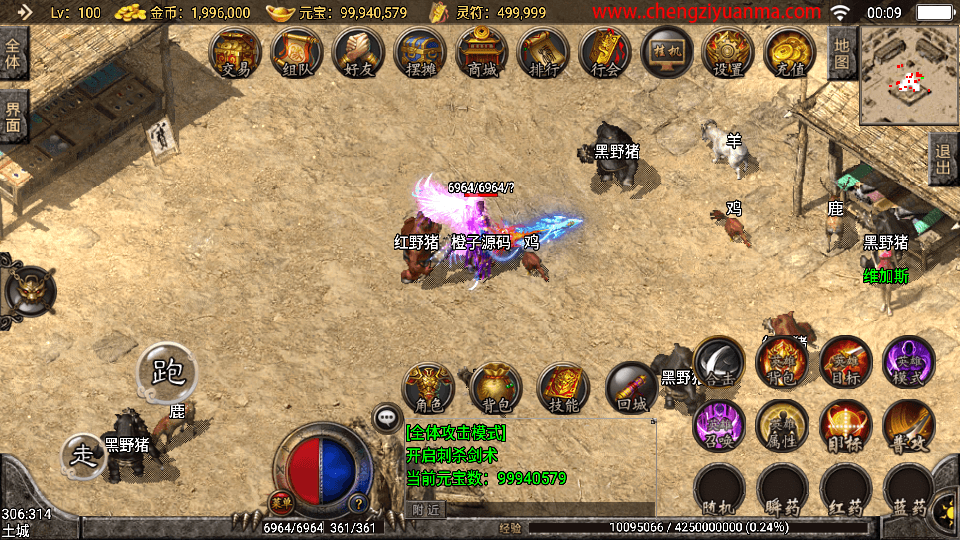Select the 跑 run movement button
Screen dimensions: 960x540
click(167, 373)
